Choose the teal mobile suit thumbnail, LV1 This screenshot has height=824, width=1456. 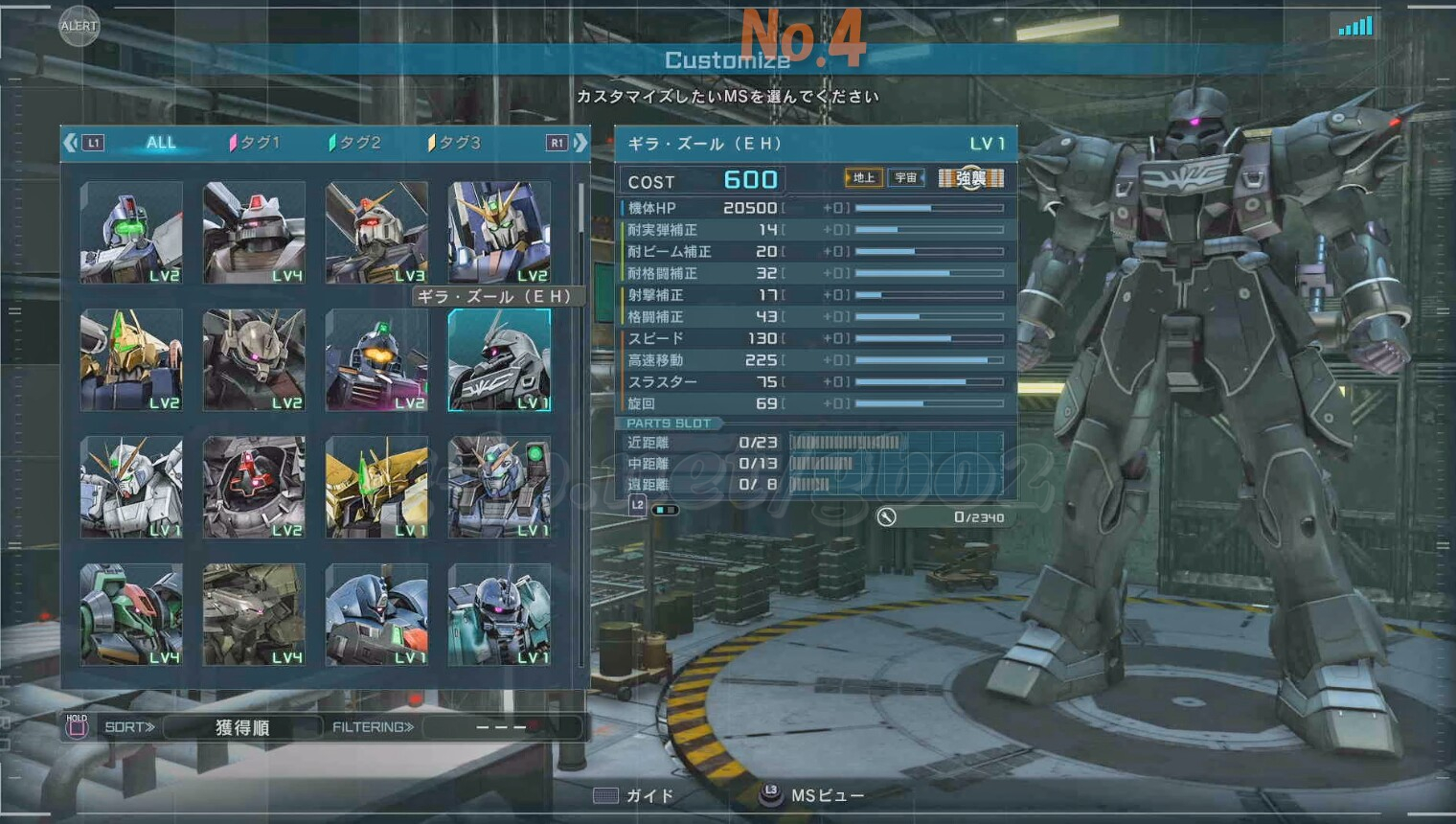tap(499, 615)
